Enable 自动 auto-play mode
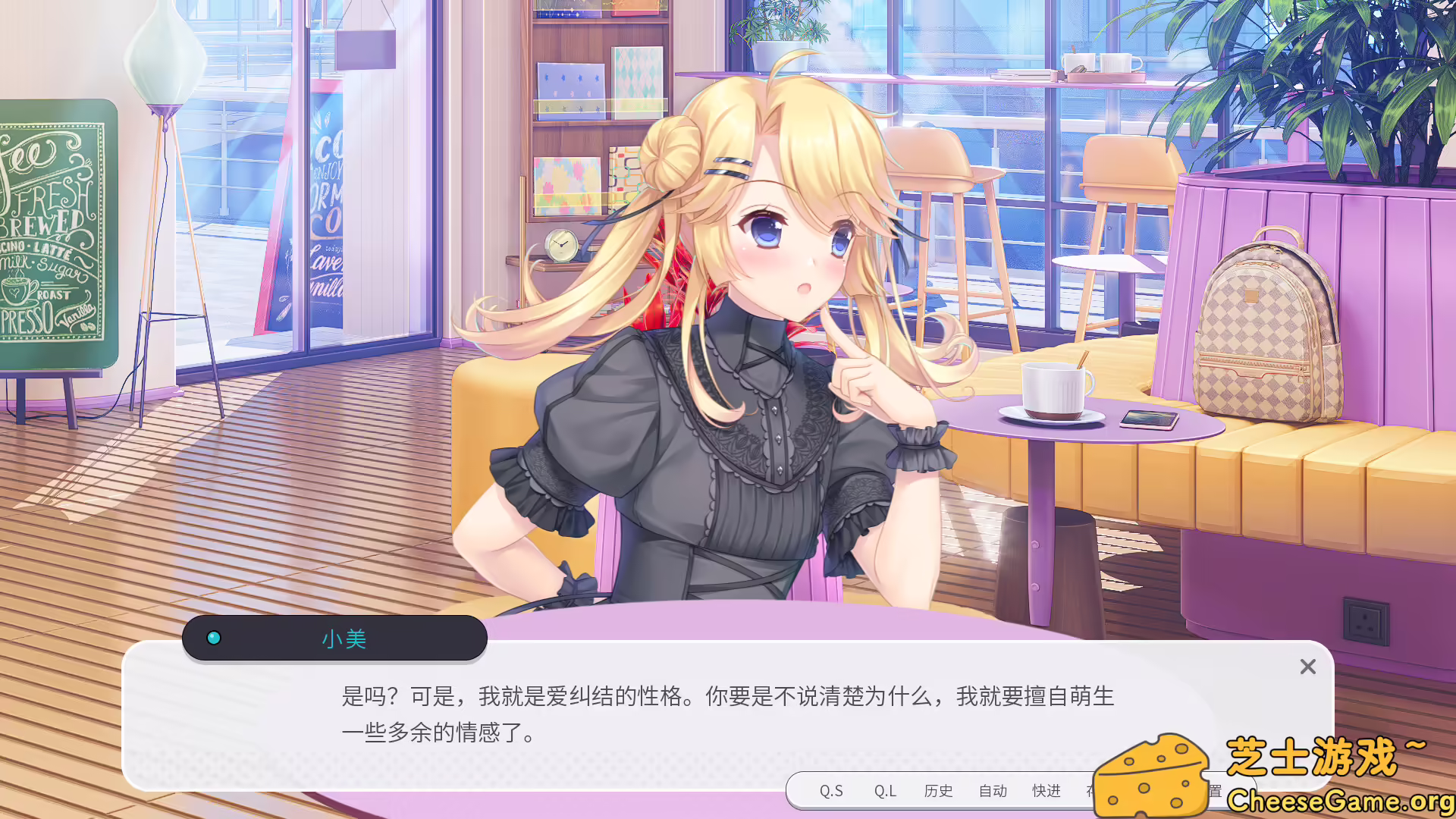Viewport: 1456px width, 819px height. click(993, 791)
